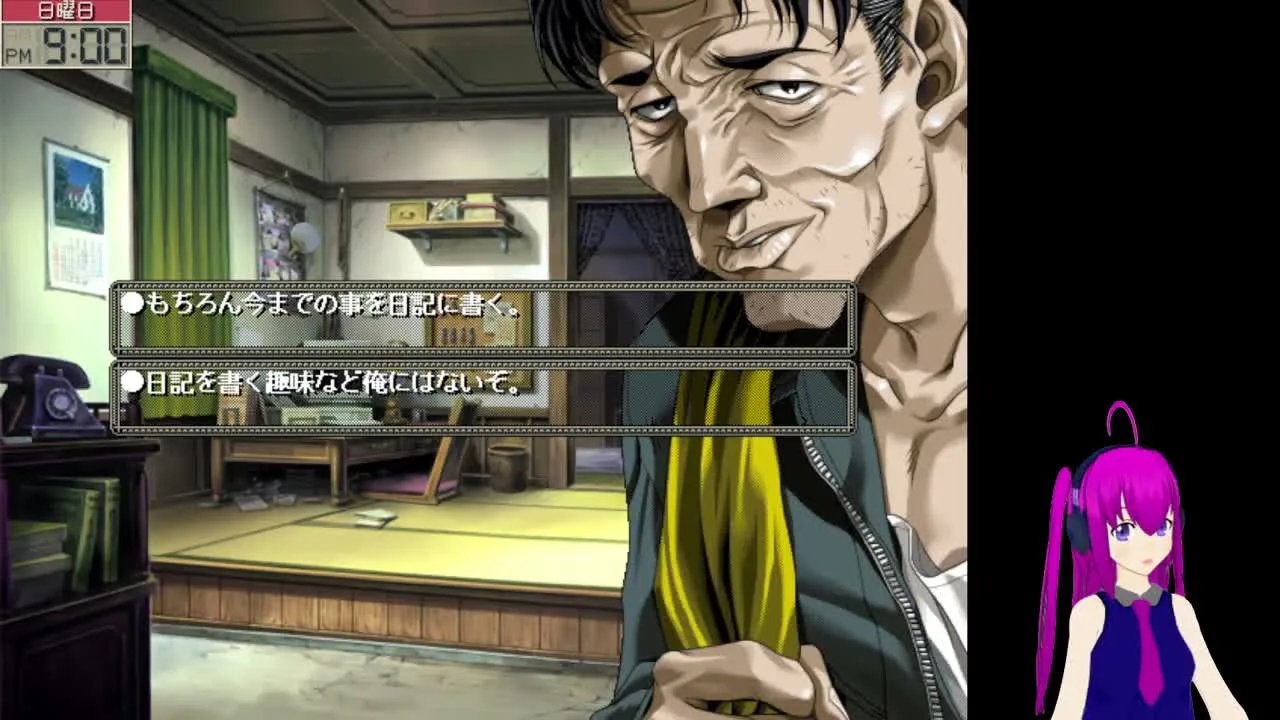Select 日記を書く趣味など俺にはないぞ reply
Screen dimensions: 1280x720
click(x=483, y=397)
